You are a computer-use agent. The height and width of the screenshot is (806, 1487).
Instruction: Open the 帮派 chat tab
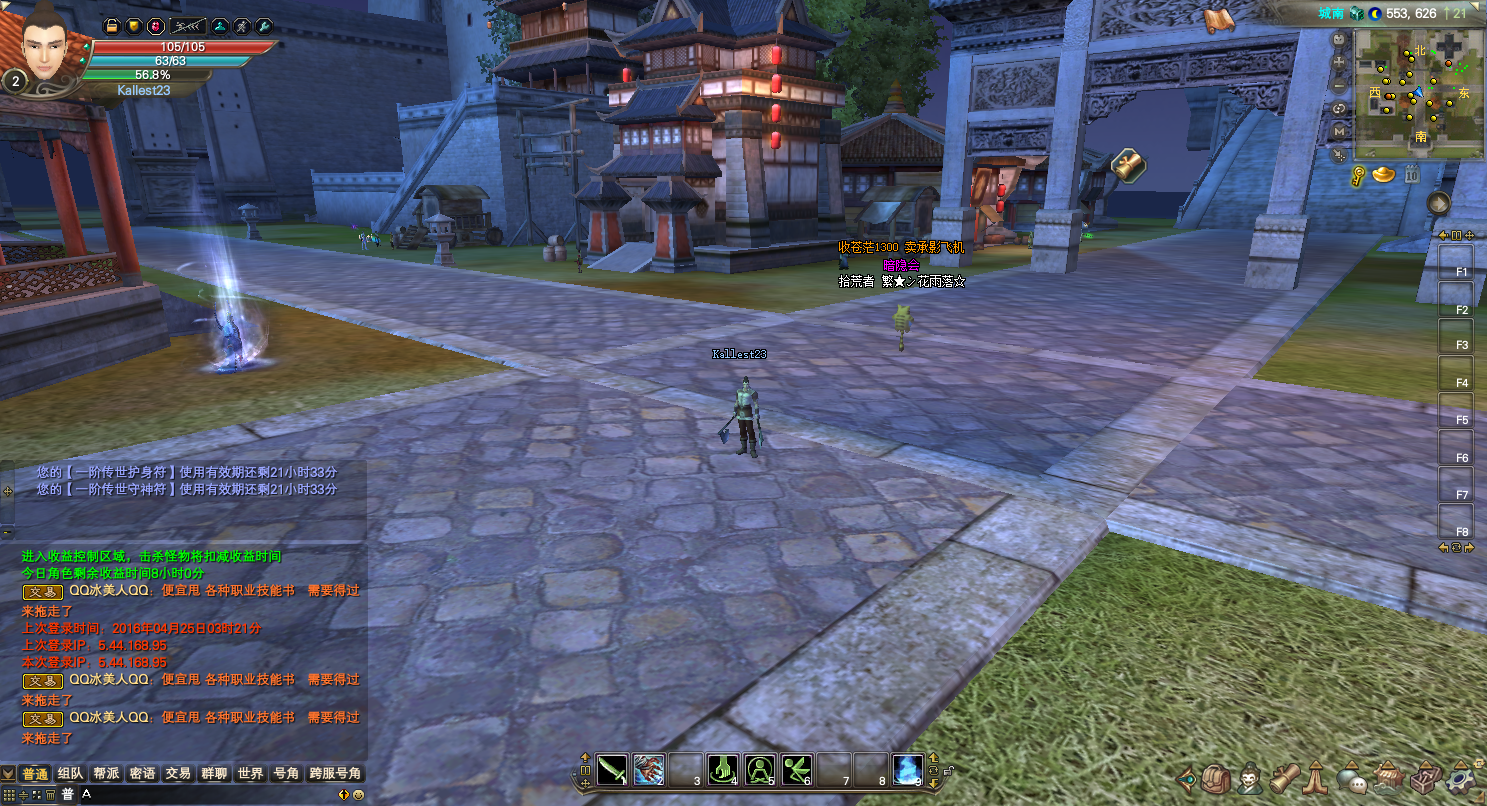106,774
